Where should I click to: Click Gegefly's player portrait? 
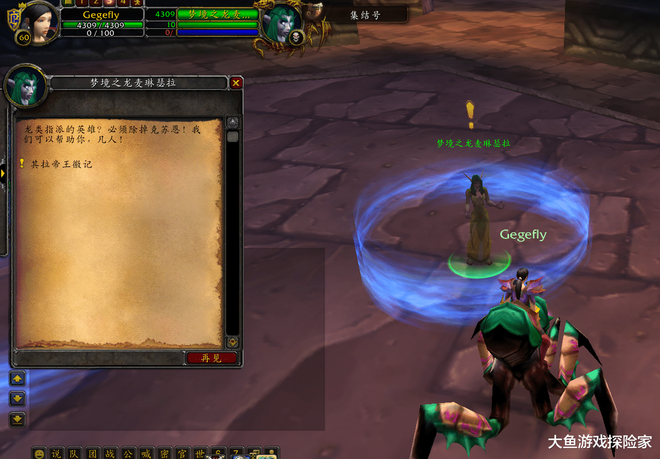click(31, 21)
